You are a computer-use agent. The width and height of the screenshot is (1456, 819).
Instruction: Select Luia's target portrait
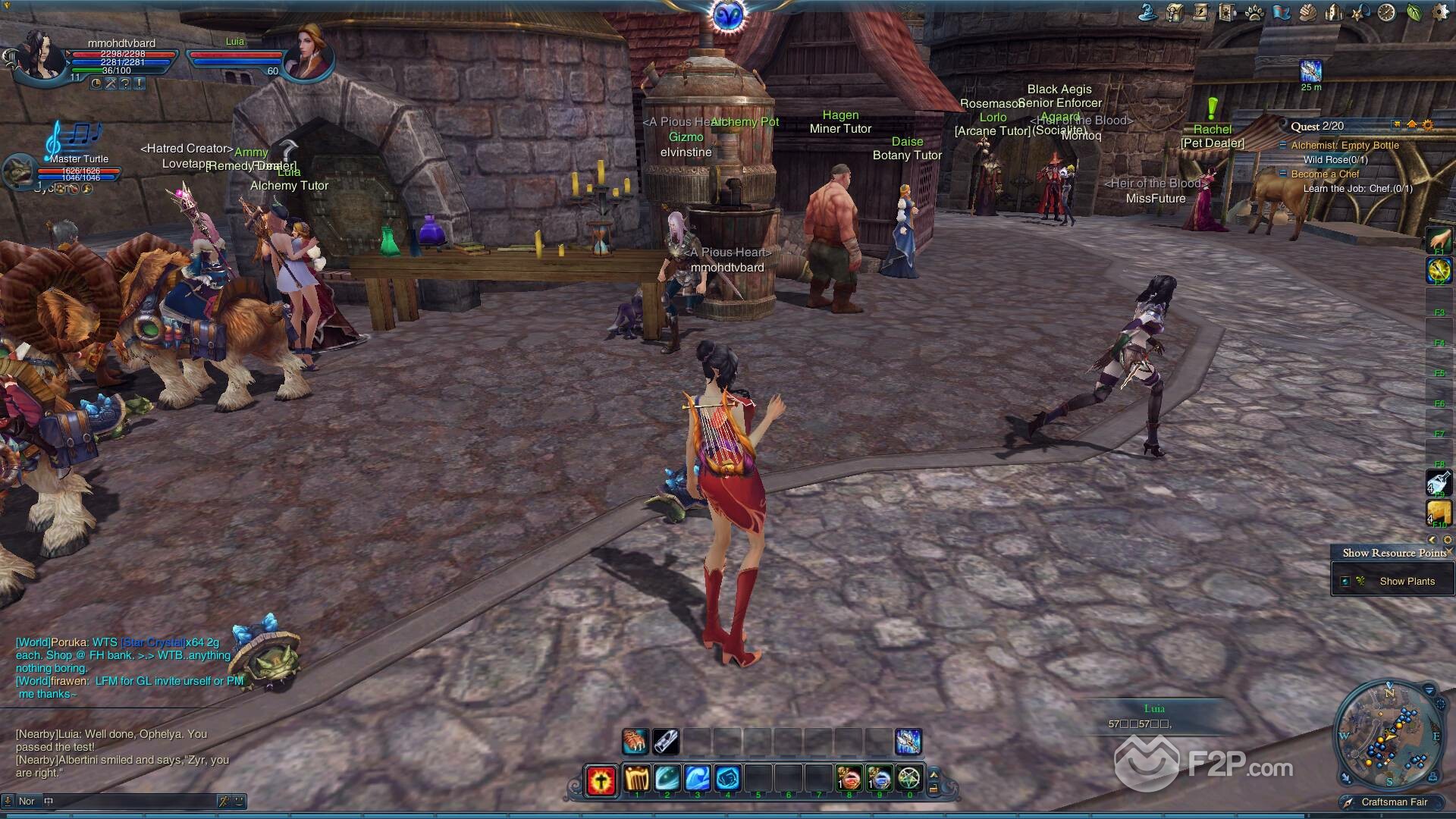307,52
